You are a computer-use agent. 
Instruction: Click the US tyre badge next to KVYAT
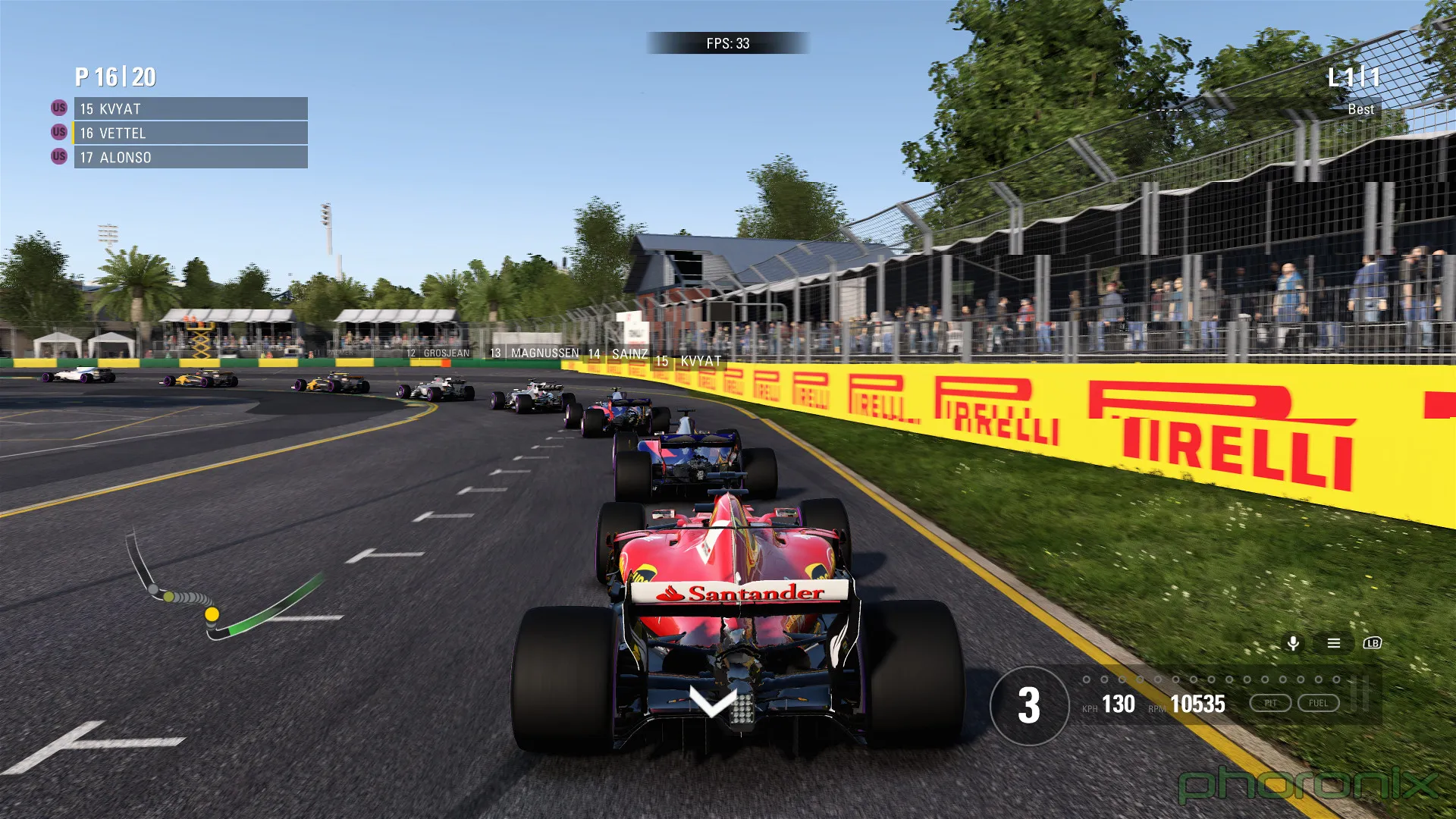point(58,108)
